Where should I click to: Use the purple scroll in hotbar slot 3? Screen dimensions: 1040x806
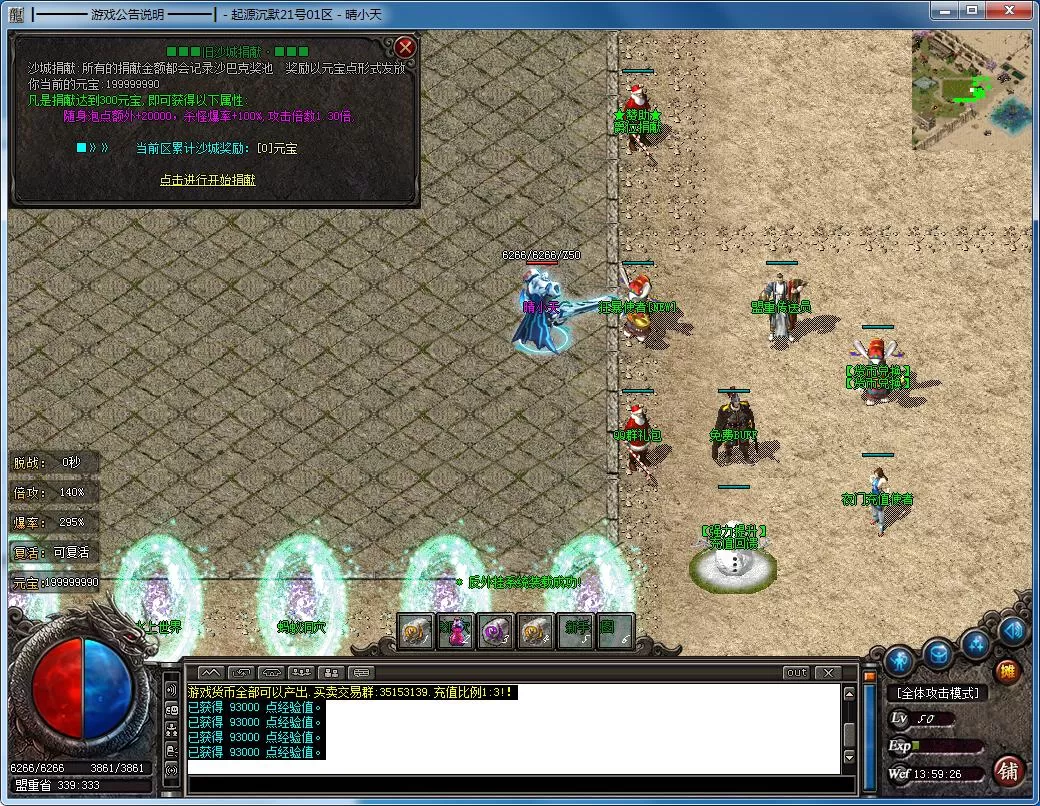[496, 631]
